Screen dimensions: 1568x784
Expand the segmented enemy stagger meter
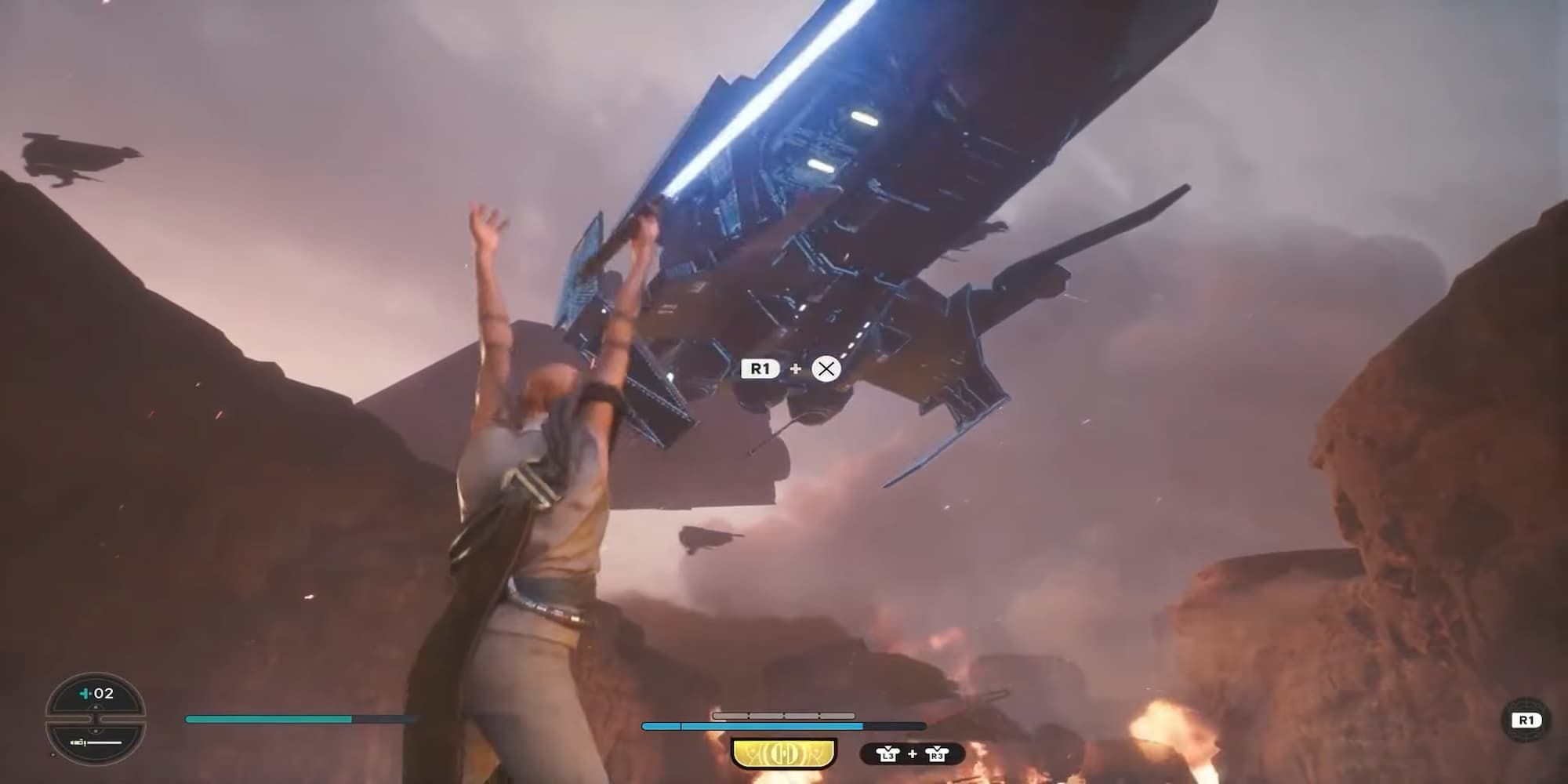tap(784, 714)
